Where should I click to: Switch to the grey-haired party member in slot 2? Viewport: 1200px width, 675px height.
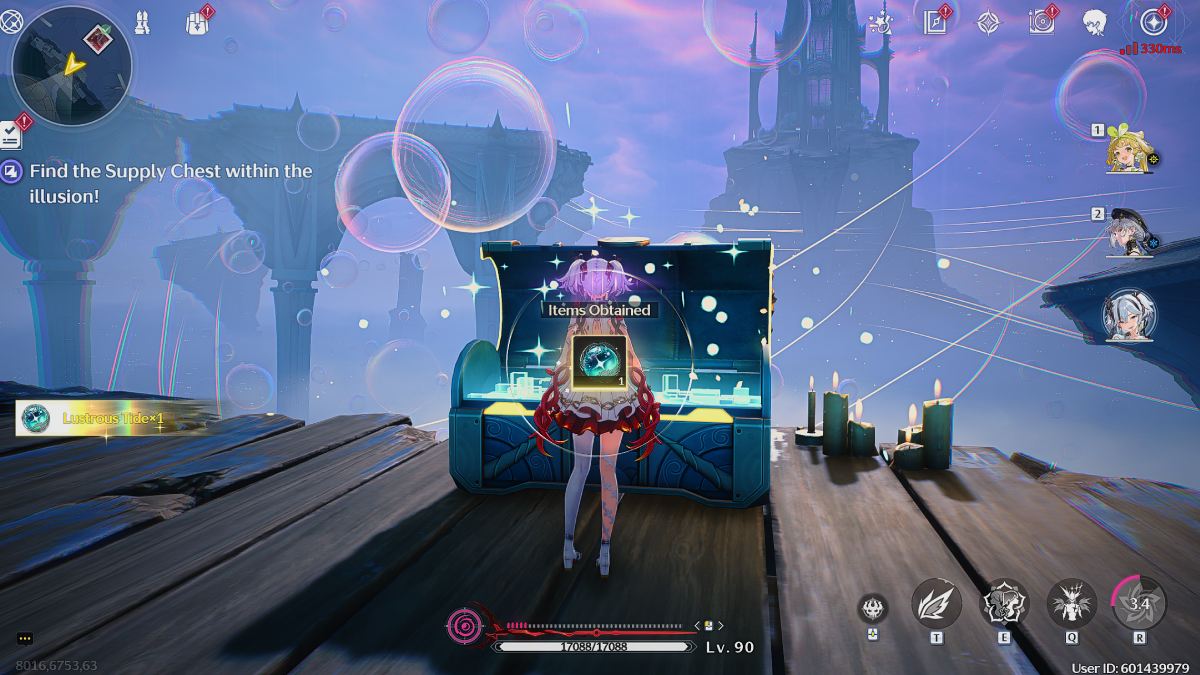1131,236
